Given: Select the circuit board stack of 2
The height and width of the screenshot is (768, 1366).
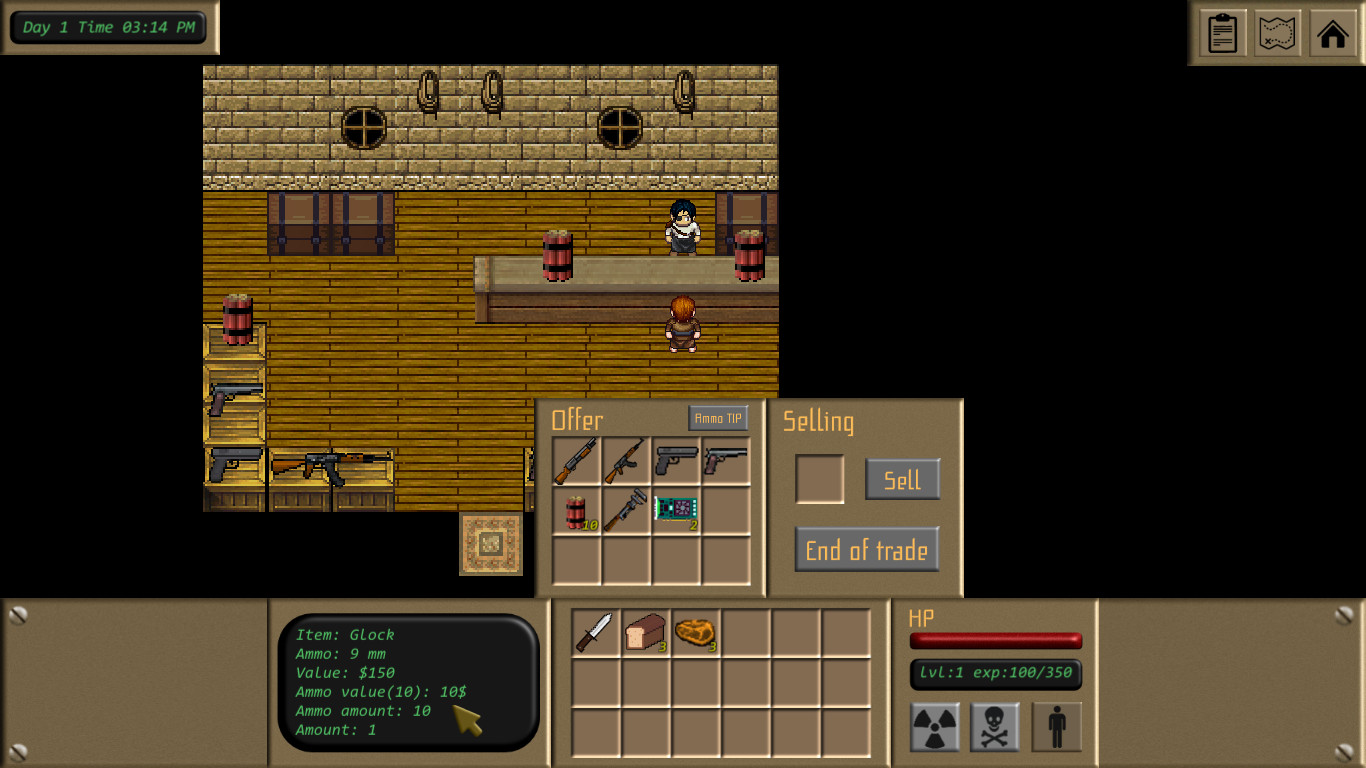Looking at the screenshot, I should tap(675, 511).
